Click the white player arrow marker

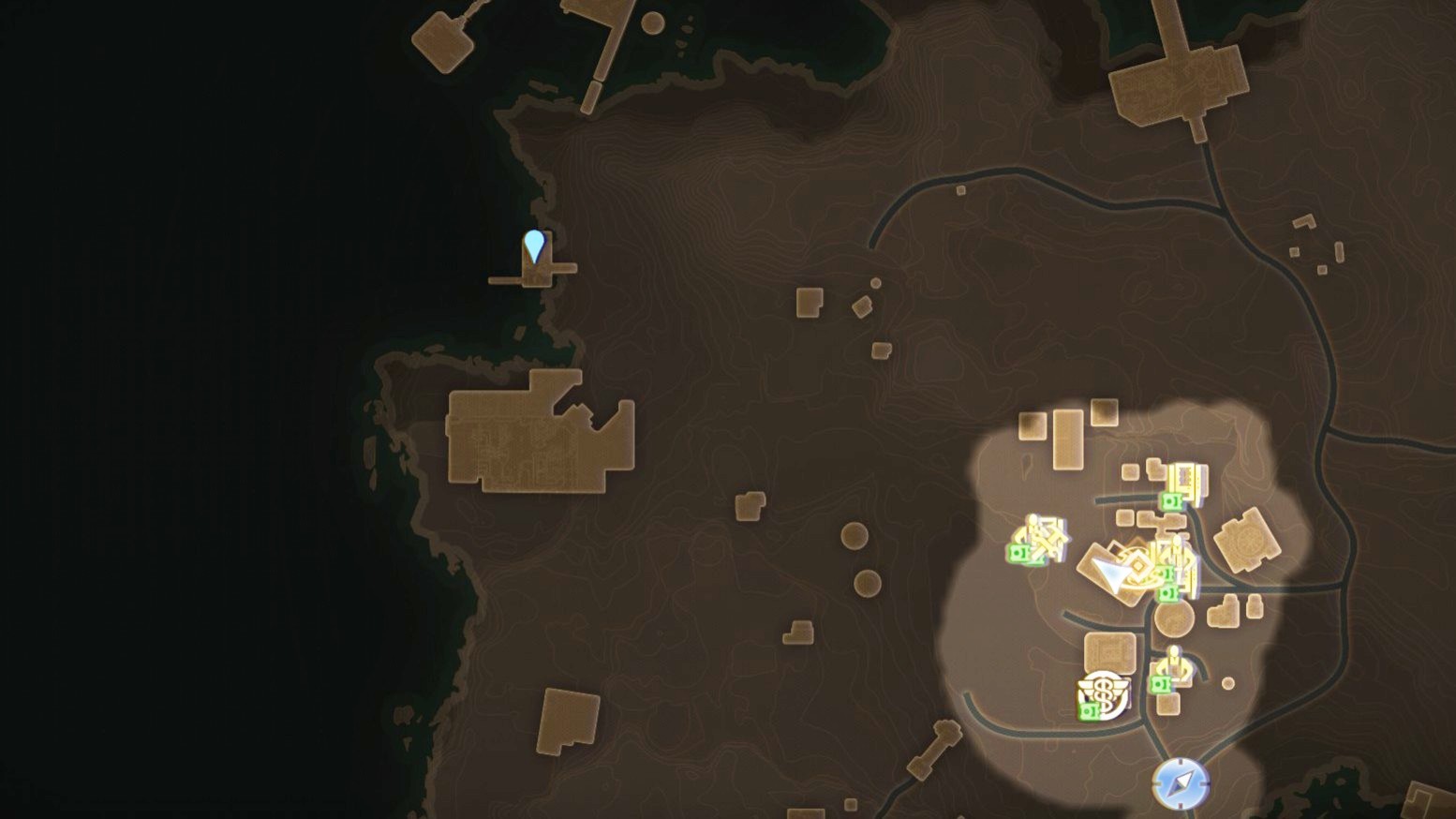[x=1110, y=572]
